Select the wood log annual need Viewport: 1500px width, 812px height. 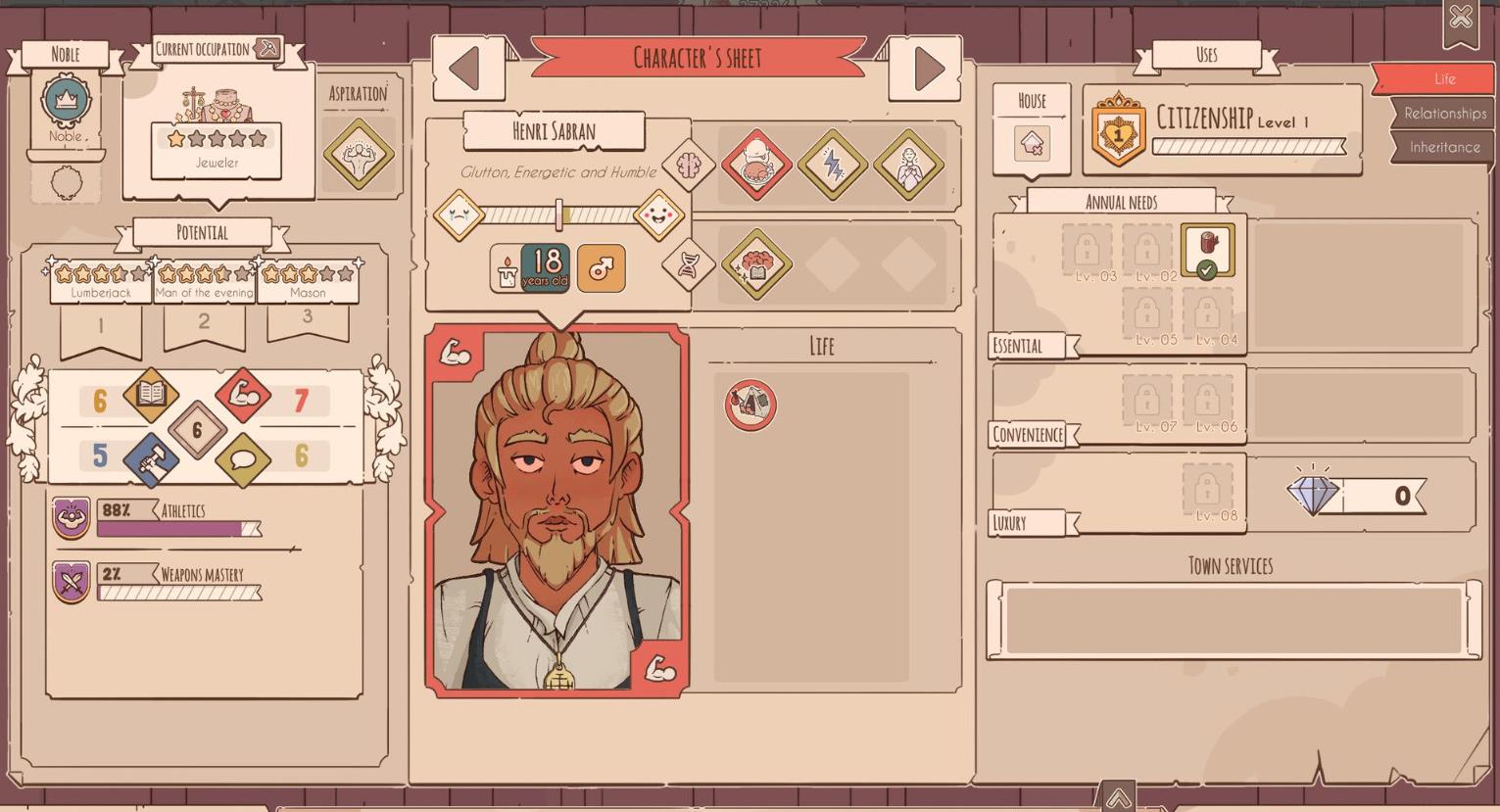1207,249
